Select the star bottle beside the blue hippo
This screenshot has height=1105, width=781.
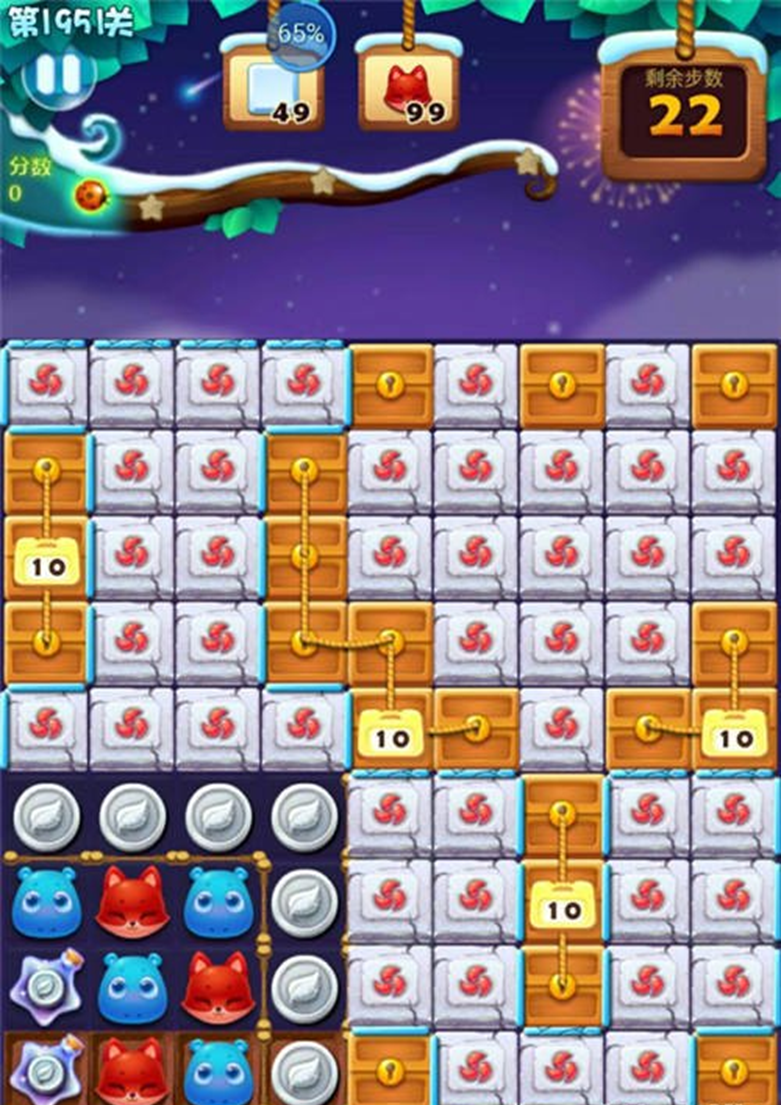[x=46, y=987]
